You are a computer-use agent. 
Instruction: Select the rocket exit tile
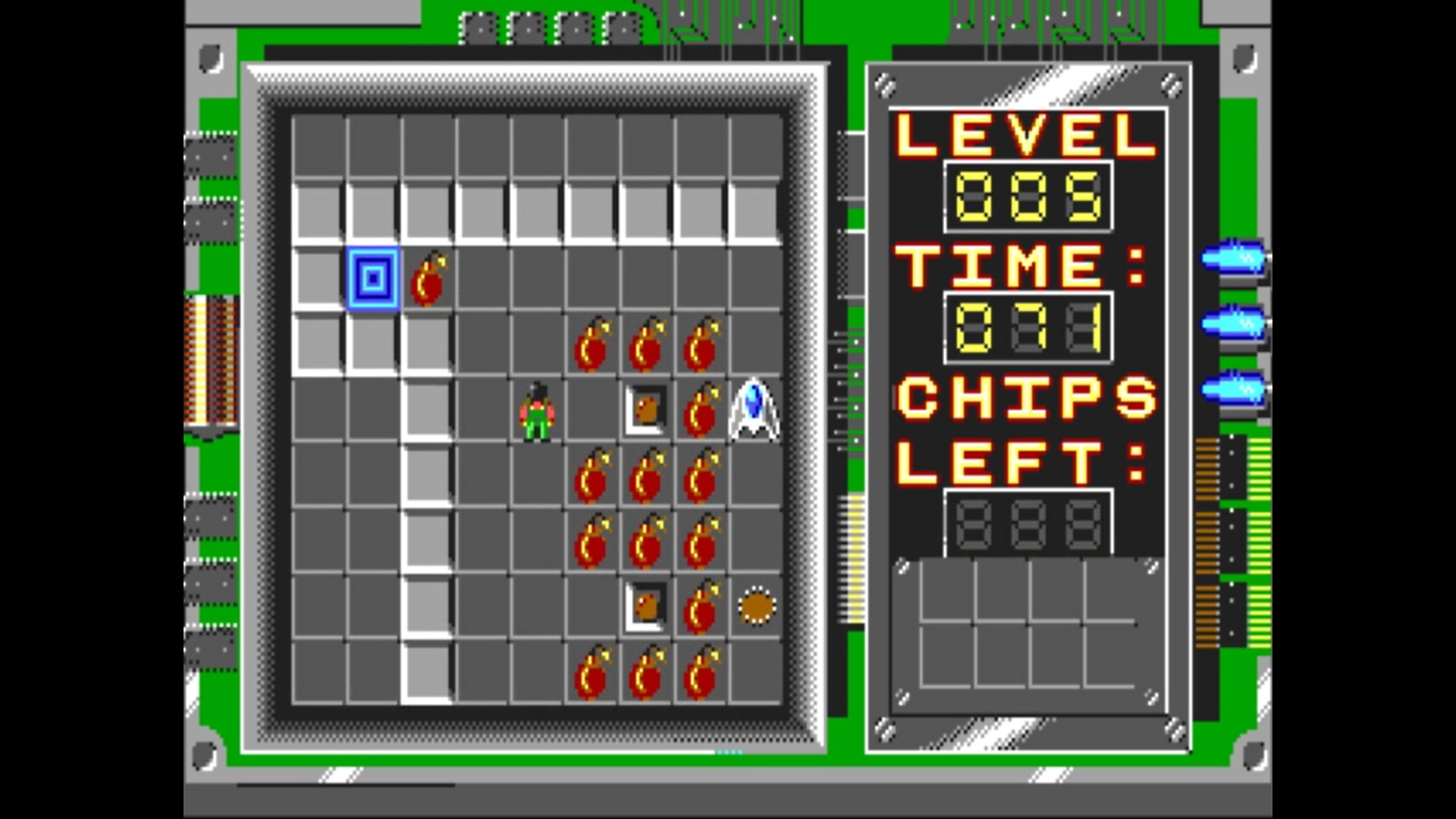click(x=752, y=409)
